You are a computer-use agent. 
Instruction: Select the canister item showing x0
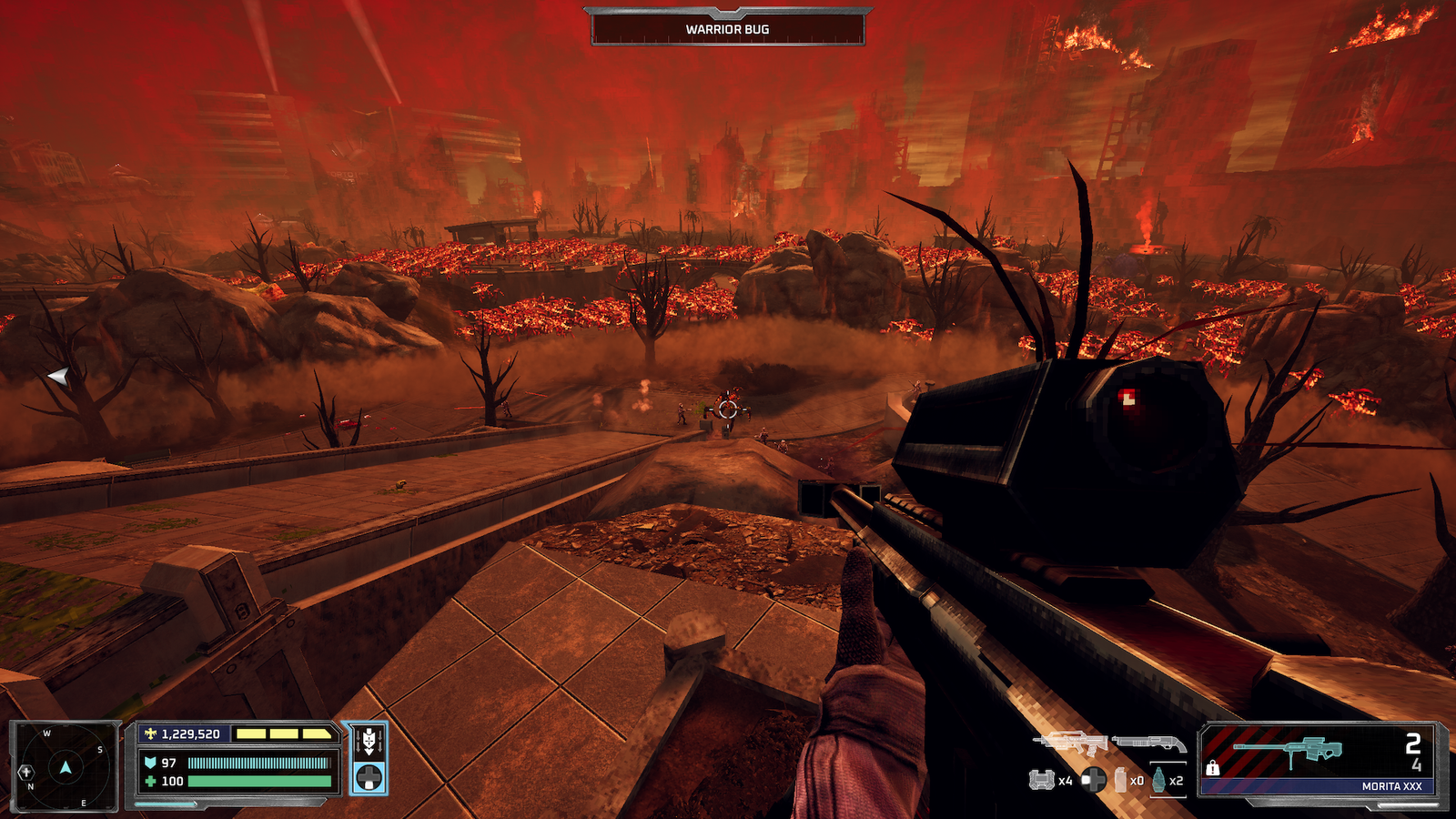coord(1121,780)
